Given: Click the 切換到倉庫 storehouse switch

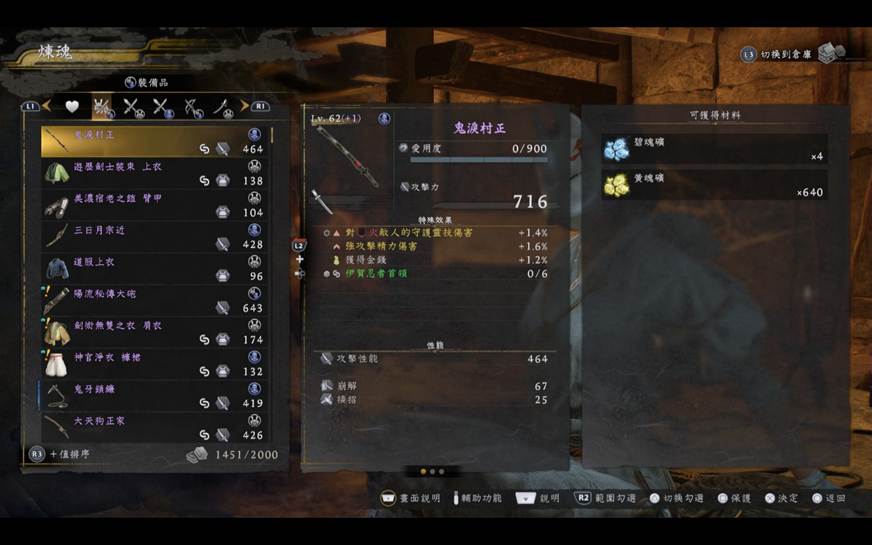Looking at the screenshot, I should point(792,54).
